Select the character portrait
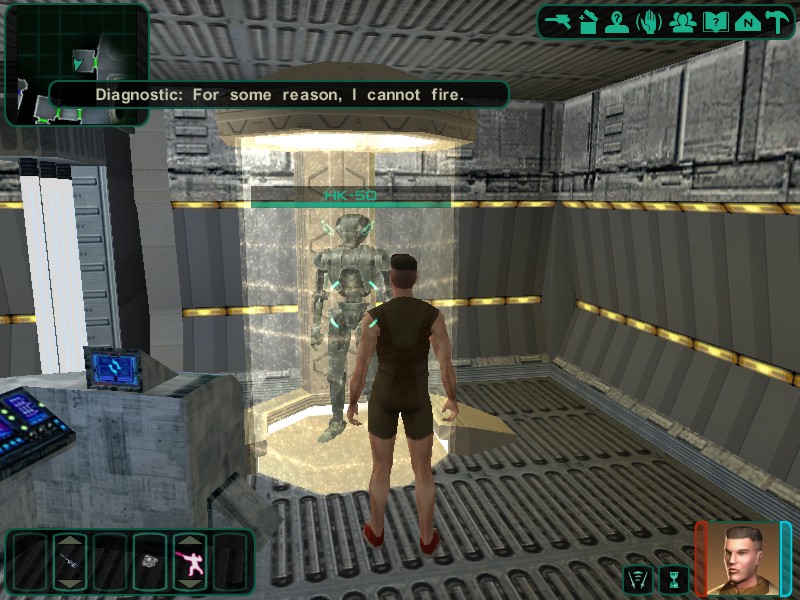 pyautogui.click(x=743, y=558)
